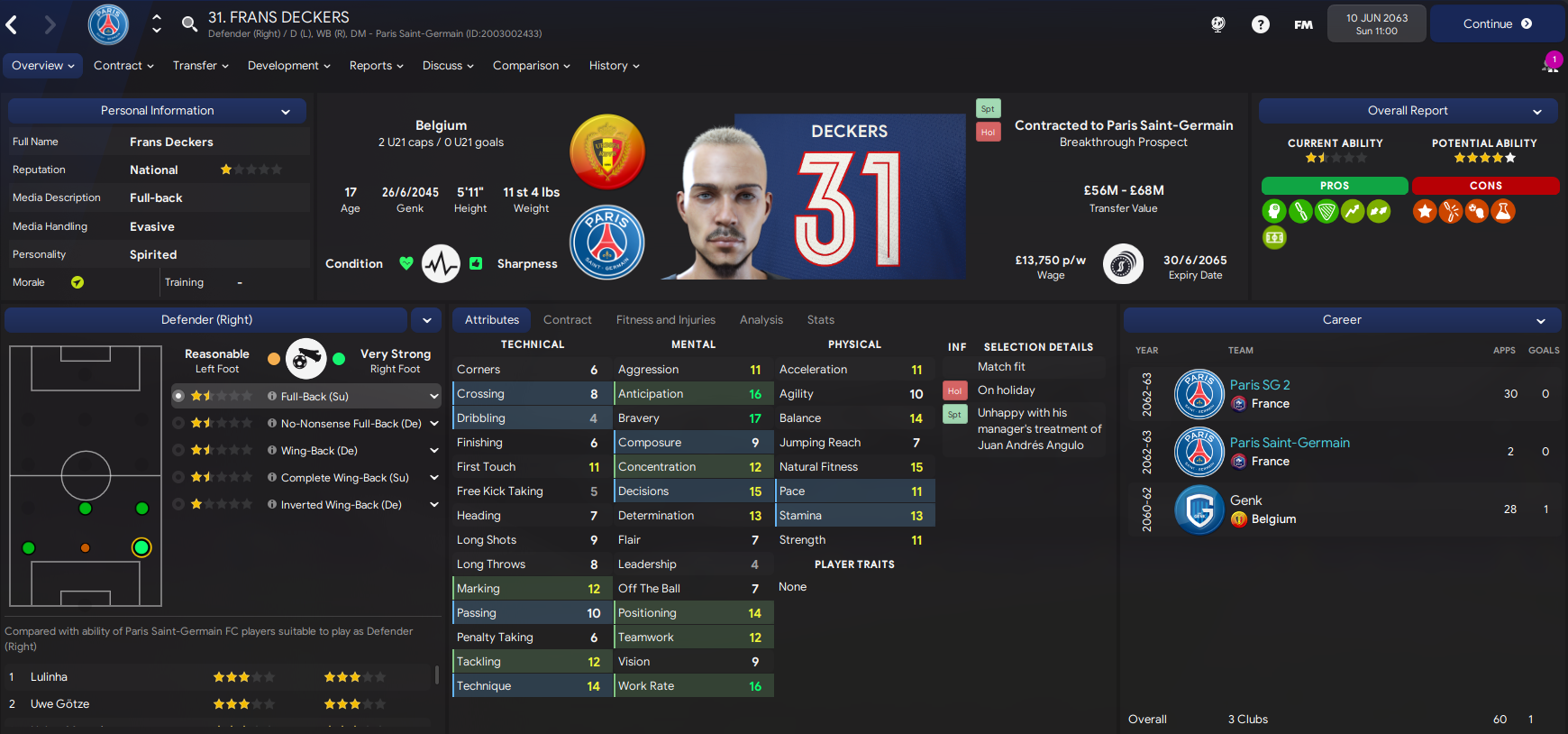Click the condition heart icon

[x=406, y=263]
